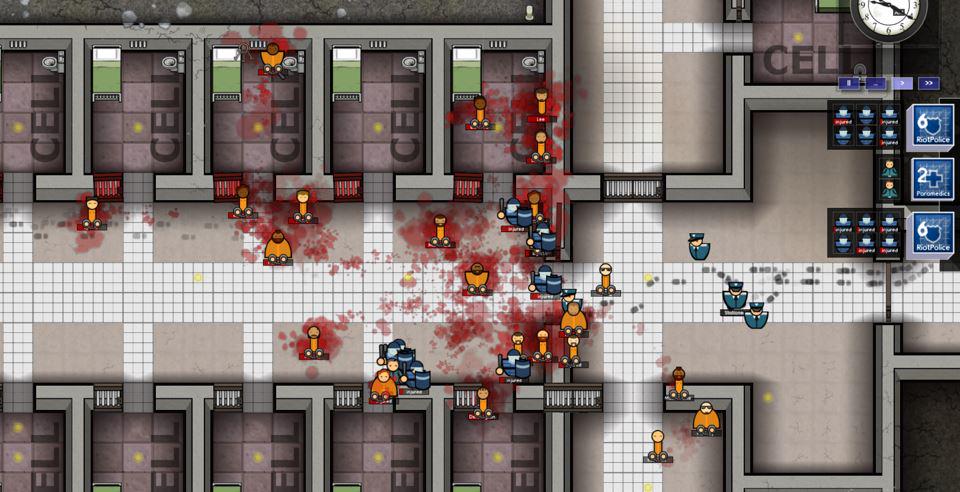The width and height of the screenshot is (960, 492).
Task: Select the Paramedics emergency squad
Action: click(930, 179)
